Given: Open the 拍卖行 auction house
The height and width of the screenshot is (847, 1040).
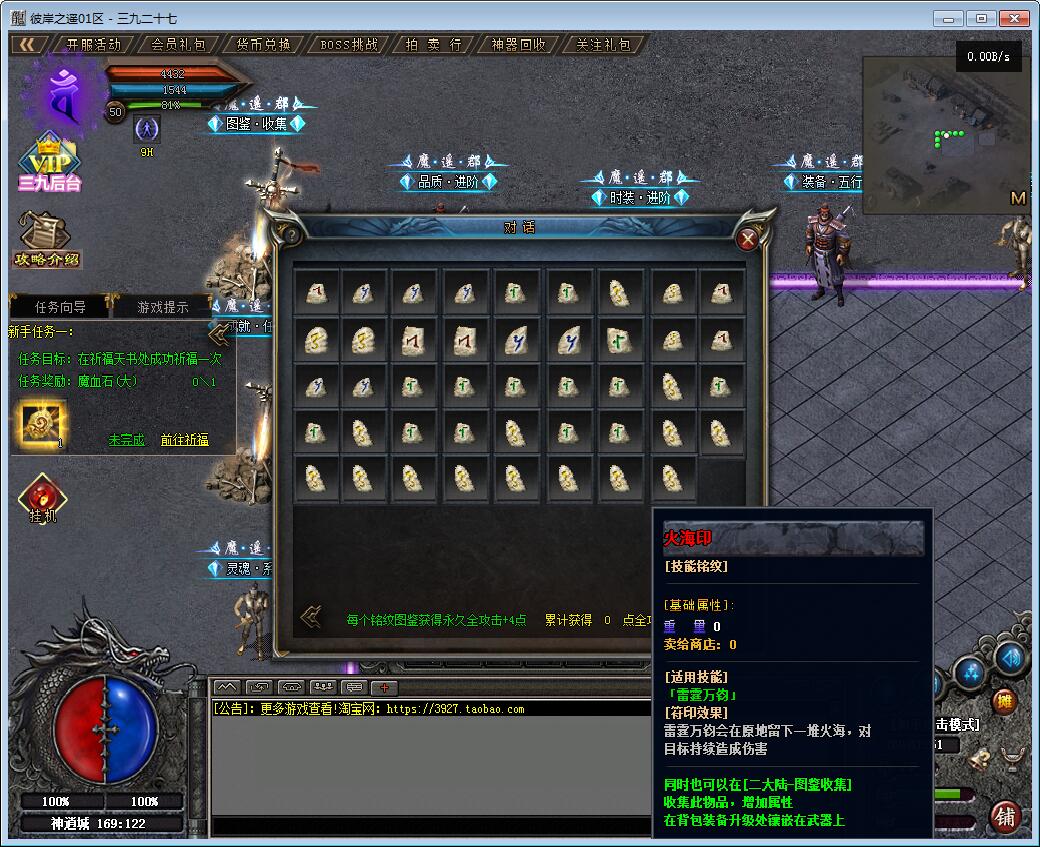Looking at the screenshot, I should [434, 45].
